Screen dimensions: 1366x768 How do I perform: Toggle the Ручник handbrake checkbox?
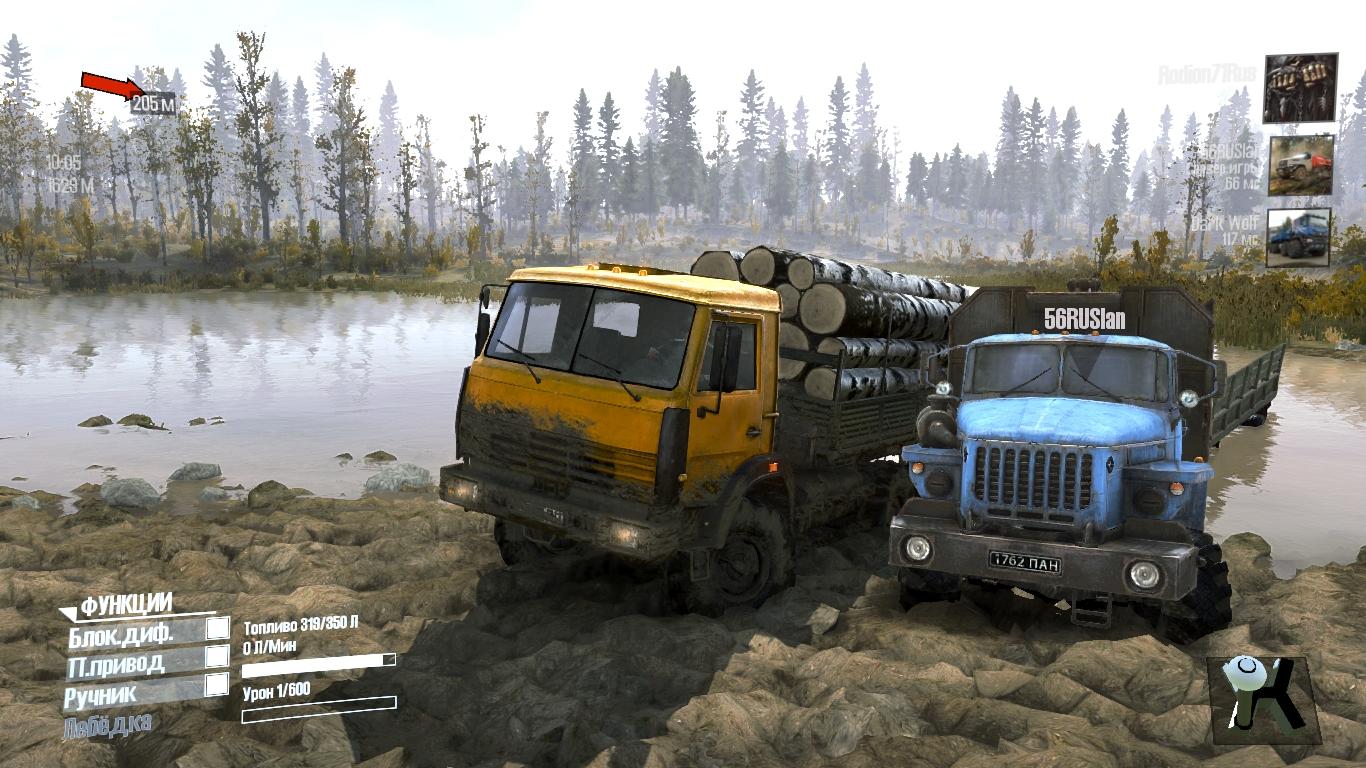pyautogui.click(x=217, y=685)
